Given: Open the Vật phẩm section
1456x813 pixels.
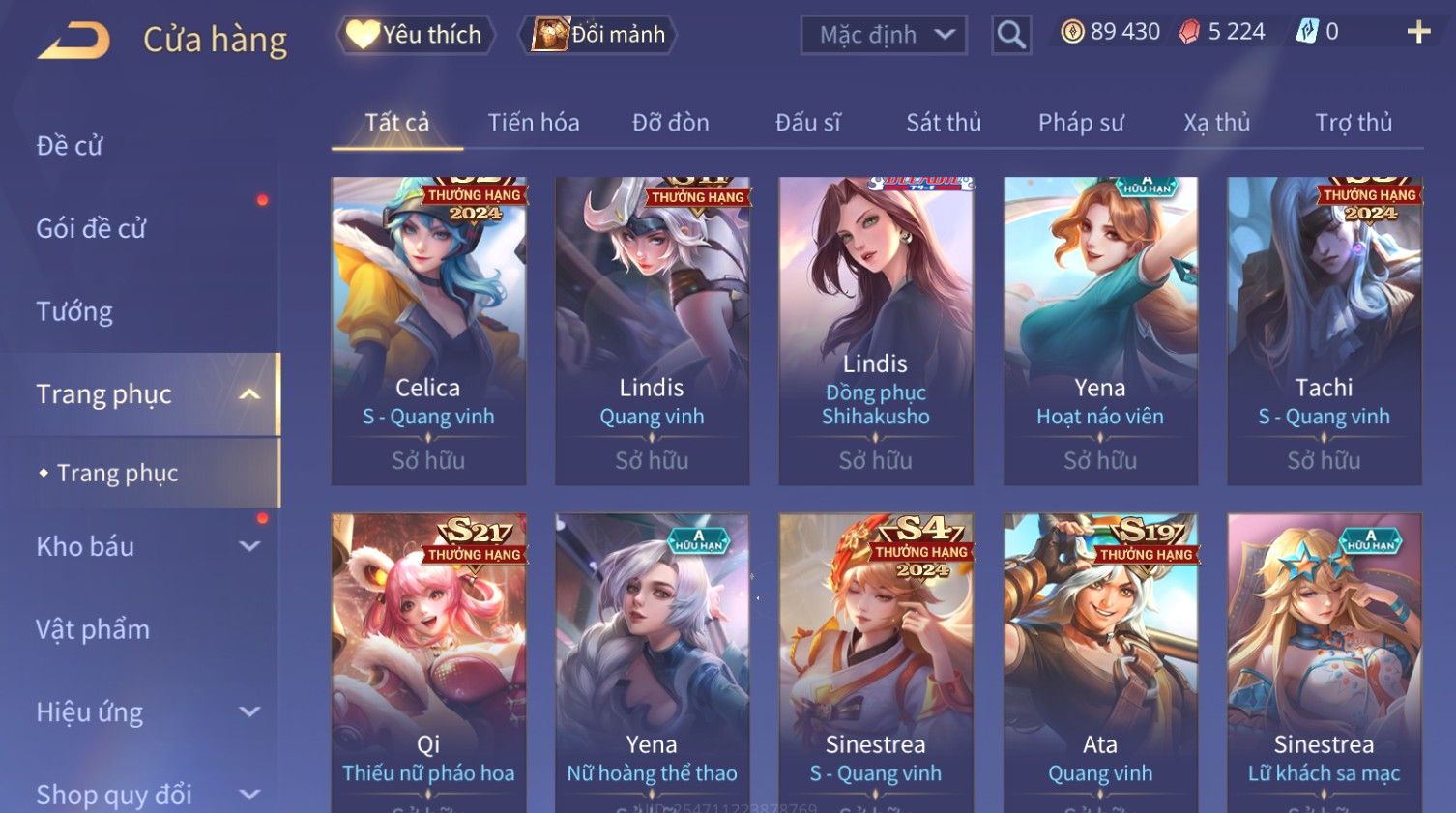Looking at the screenshot, I should (93, 629).
